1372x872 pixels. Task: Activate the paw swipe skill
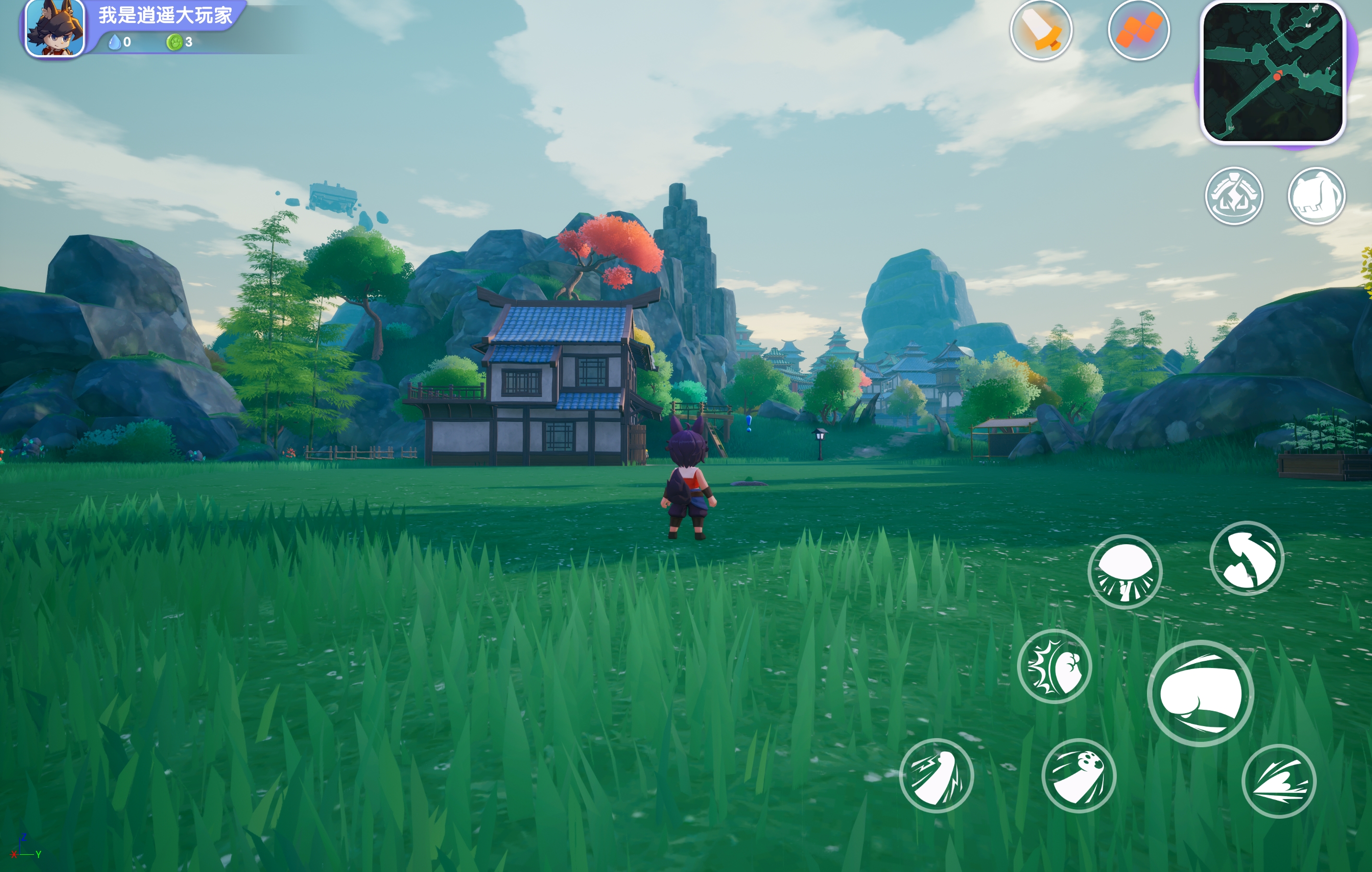pyautogui.click(x=1078, y=775)
